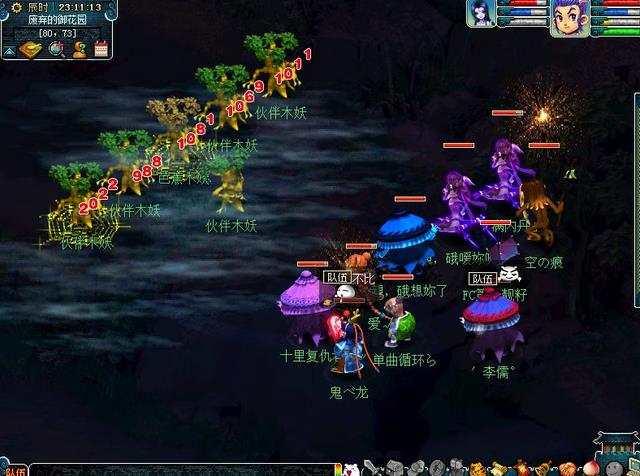
Task: Collapse the minimap panel with the arrow button
Action: coord(8,49)
